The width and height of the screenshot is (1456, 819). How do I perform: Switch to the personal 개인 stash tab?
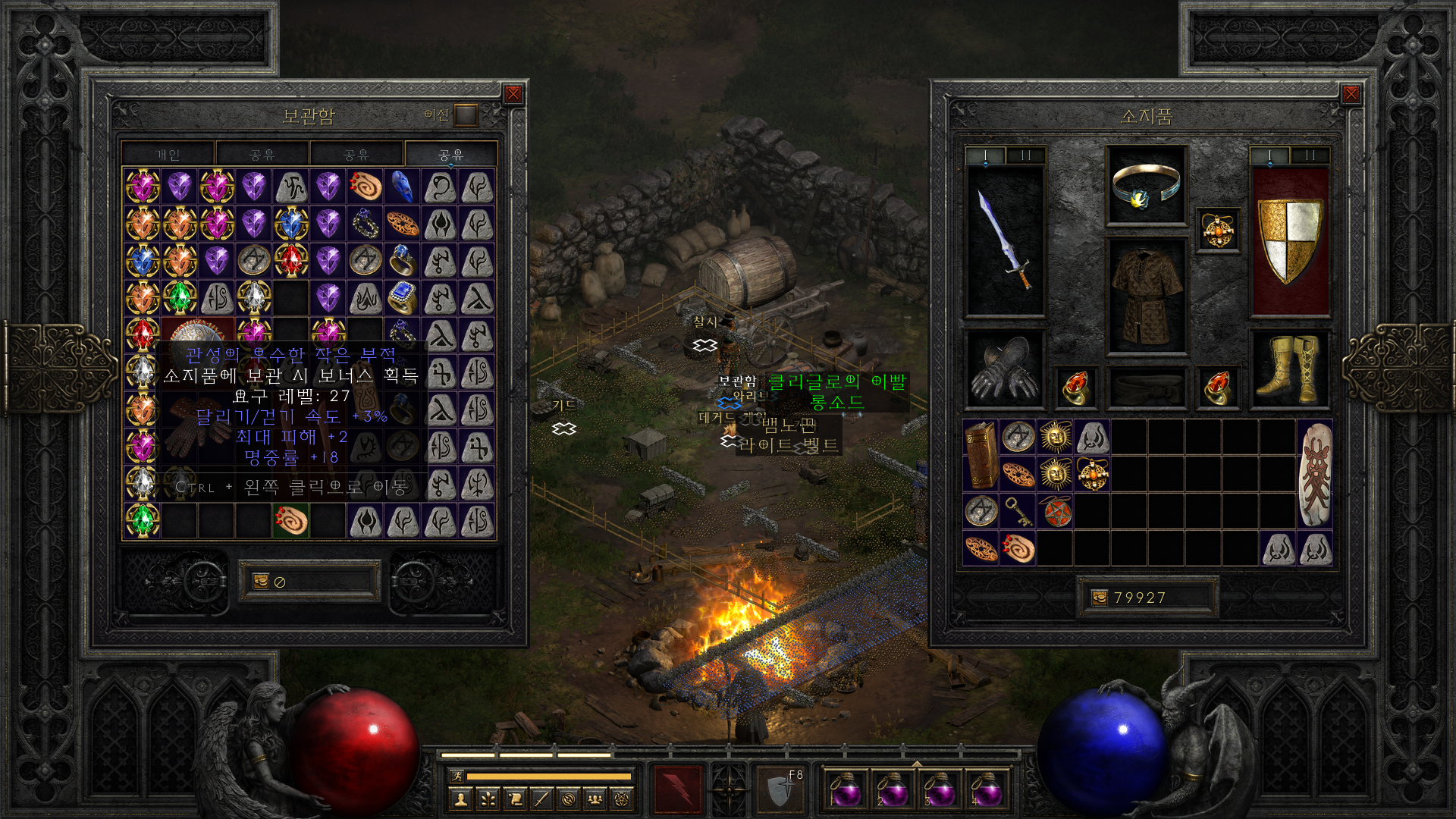click(x=168, y=155)
